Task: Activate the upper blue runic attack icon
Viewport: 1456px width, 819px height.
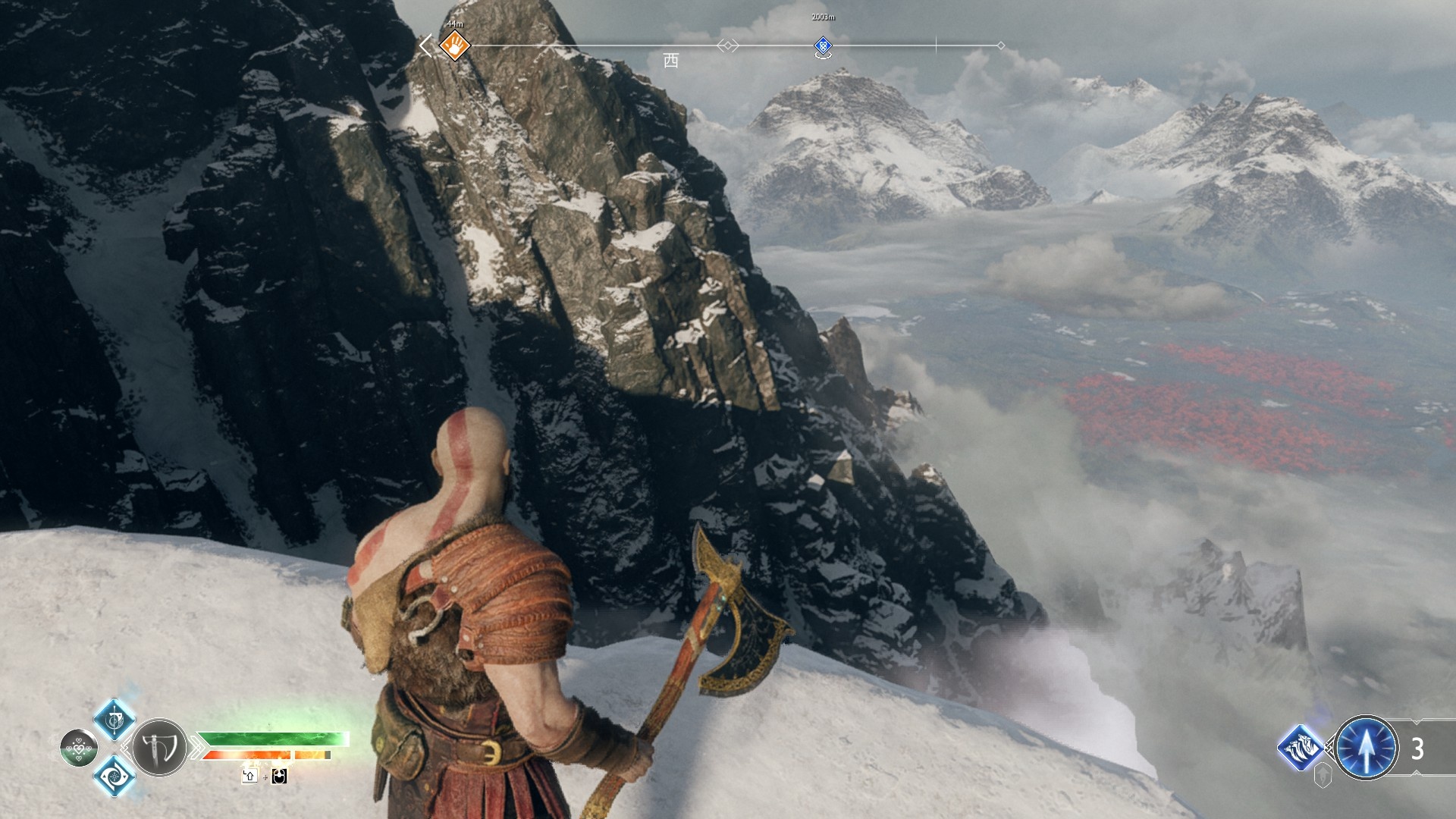Action: (x=115, y=719)
